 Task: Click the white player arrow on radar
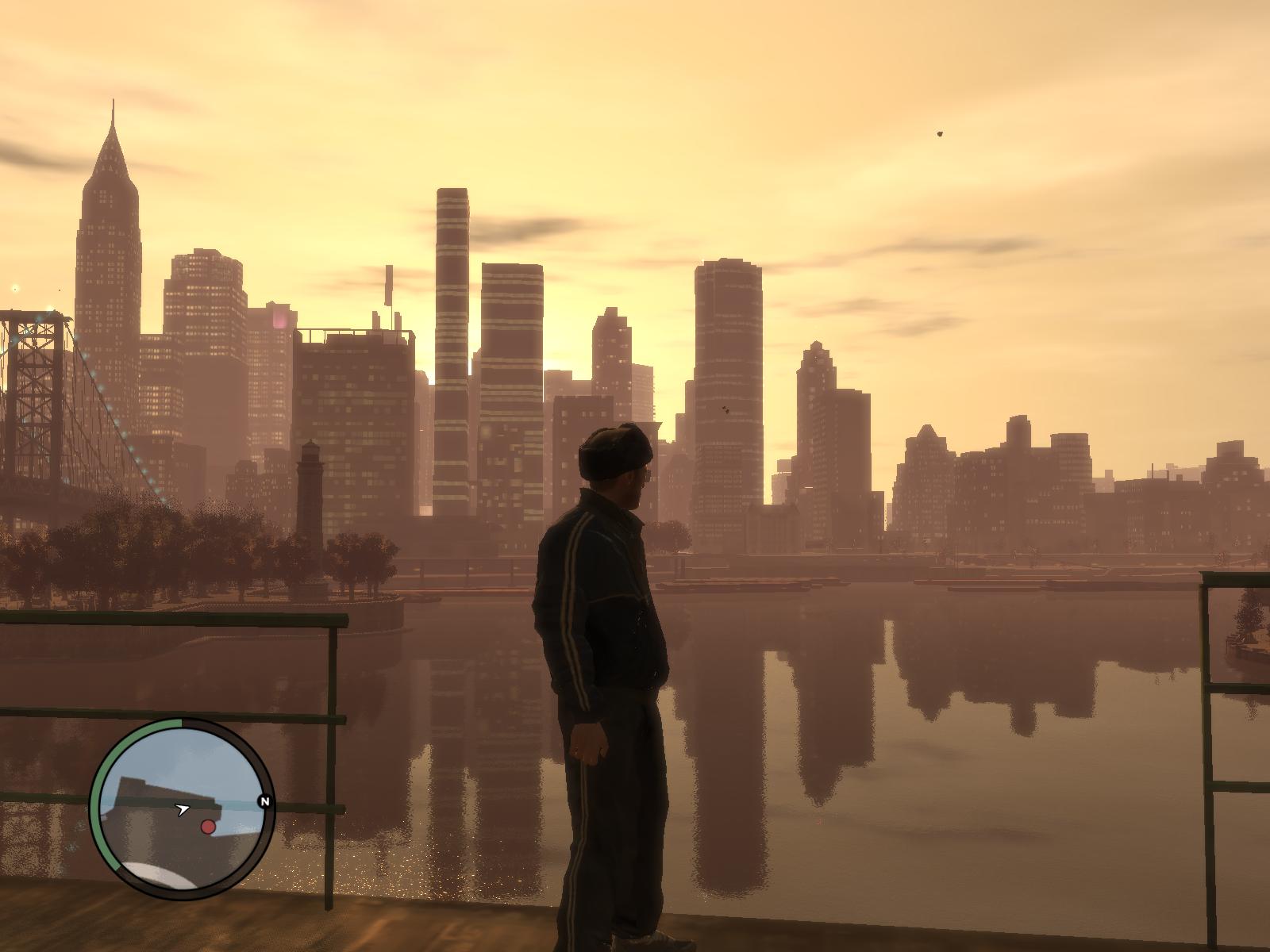click(x=183, y=809)
